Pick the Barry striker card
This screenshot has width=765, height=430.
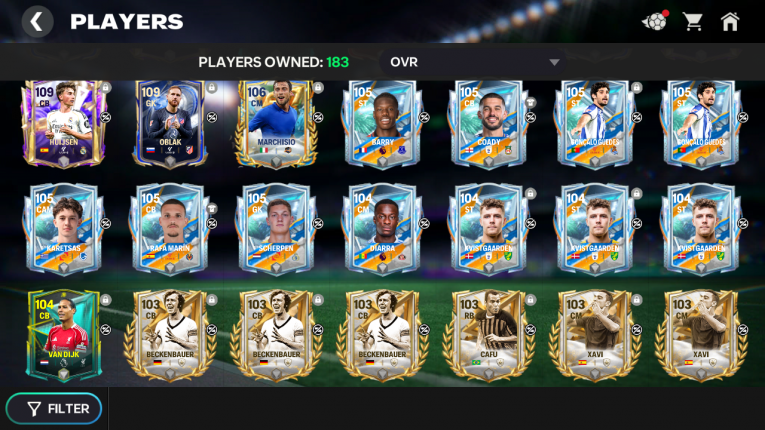(383, 124)
